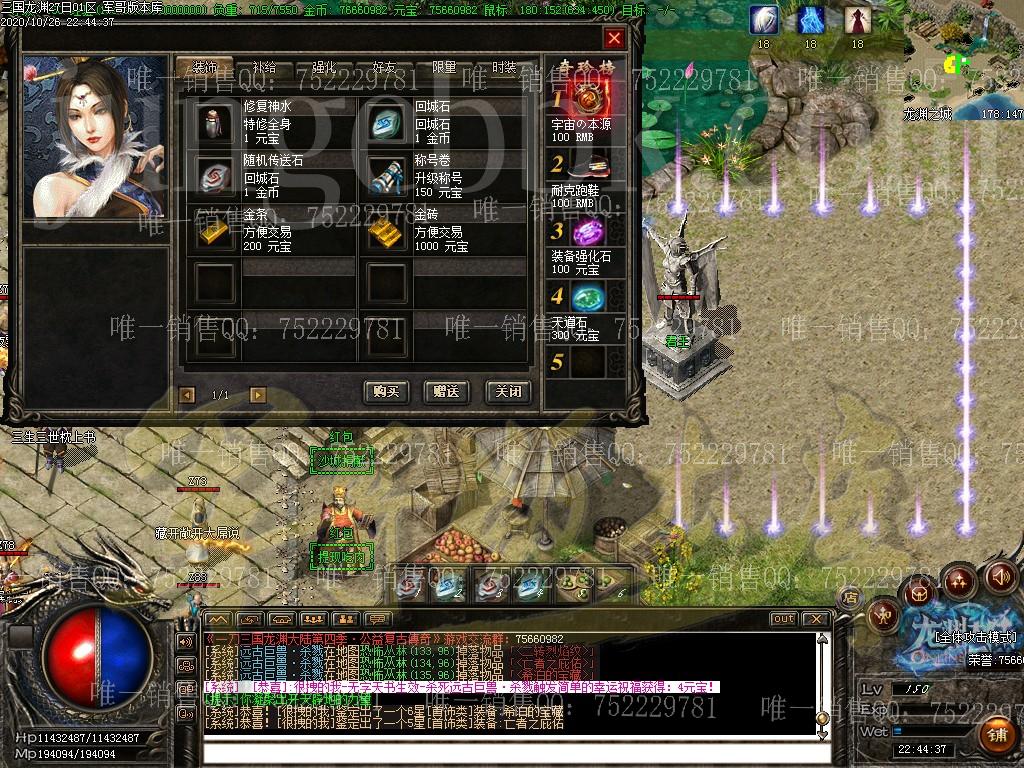Open the 强化 enhancement tab

tap(324, 68)
